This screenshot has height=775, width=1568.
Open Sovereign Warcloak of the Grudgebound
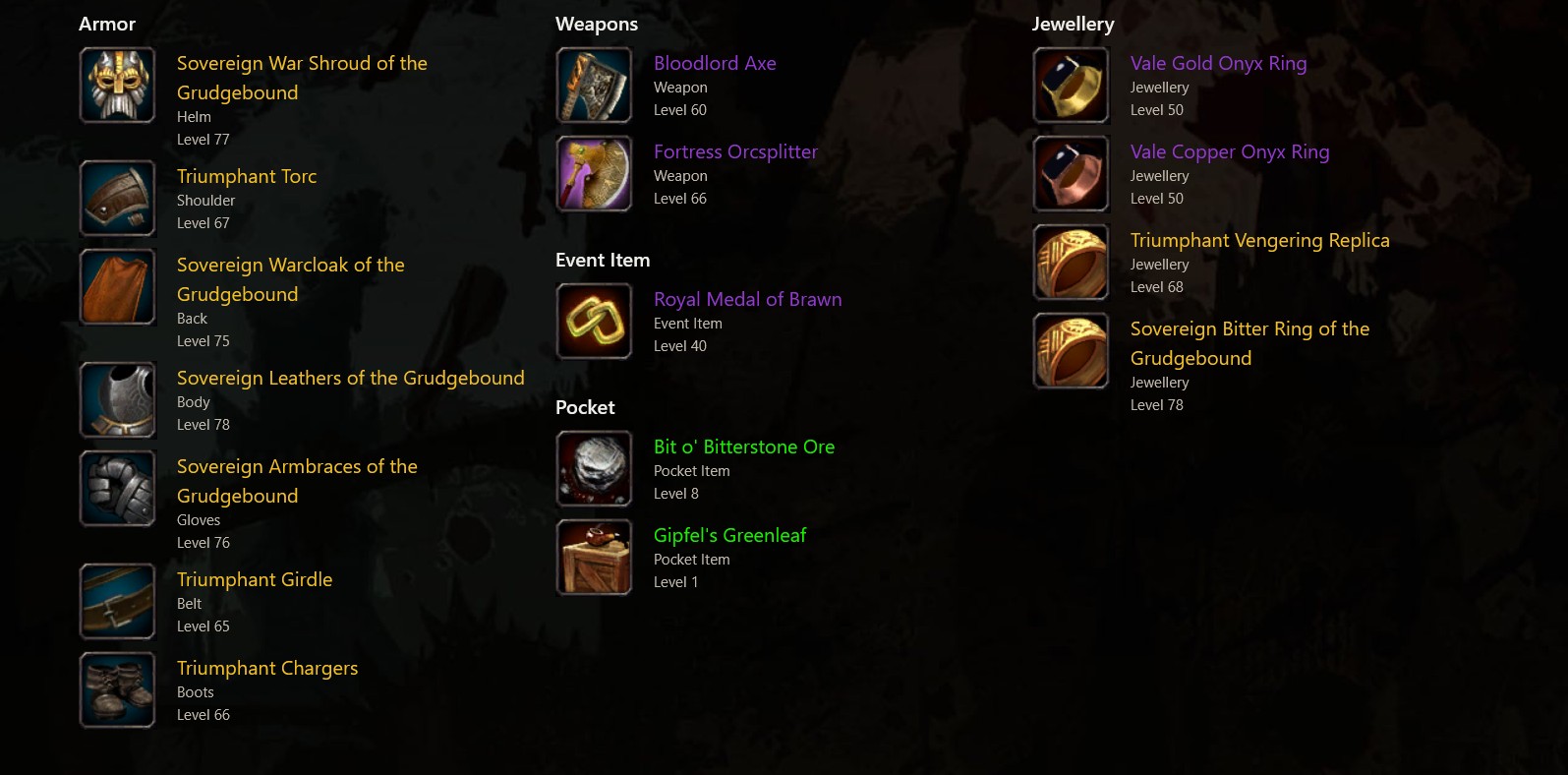[290, 279]
